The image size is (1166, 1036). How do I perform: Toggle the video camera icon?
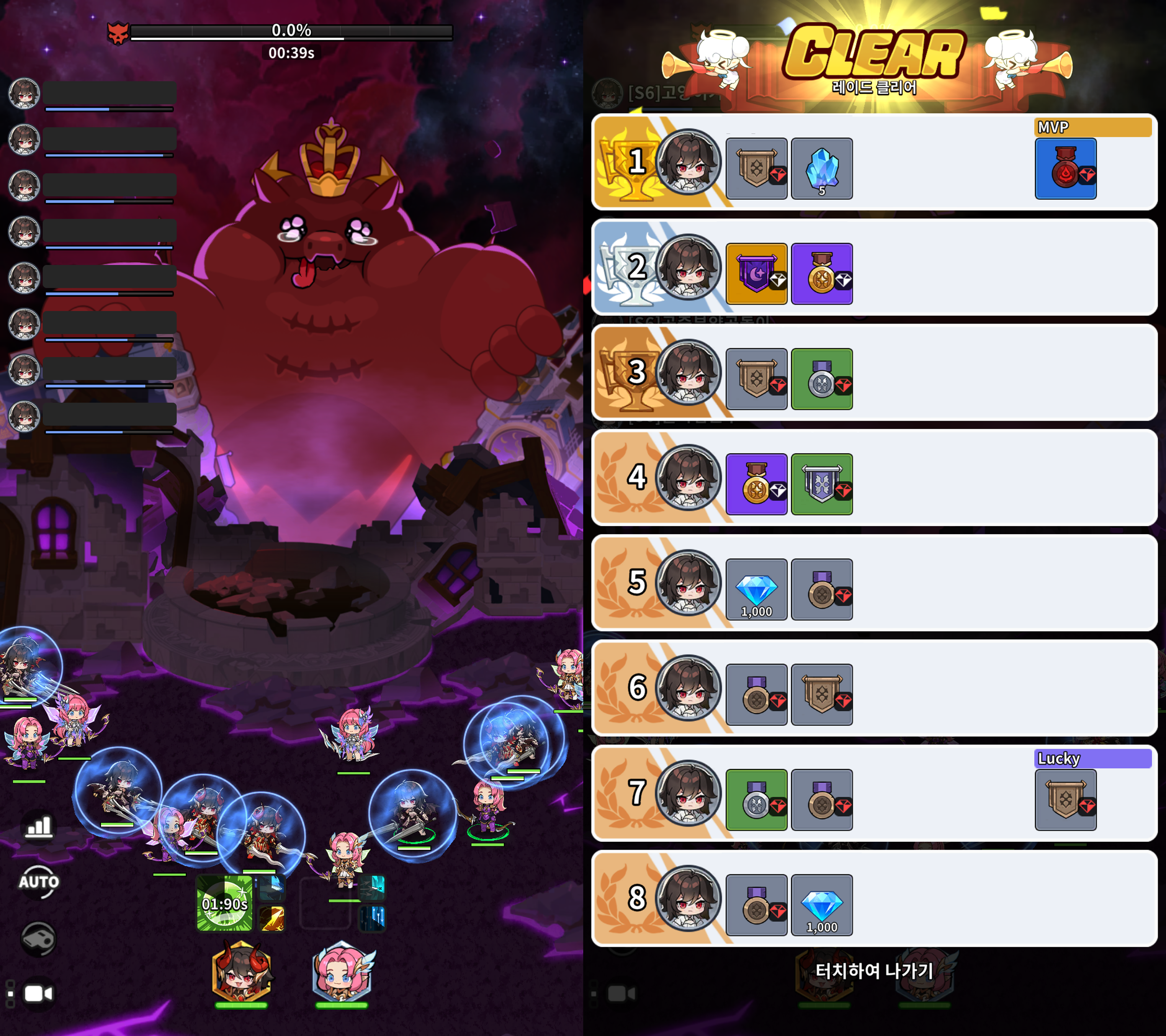pos(39,994)
